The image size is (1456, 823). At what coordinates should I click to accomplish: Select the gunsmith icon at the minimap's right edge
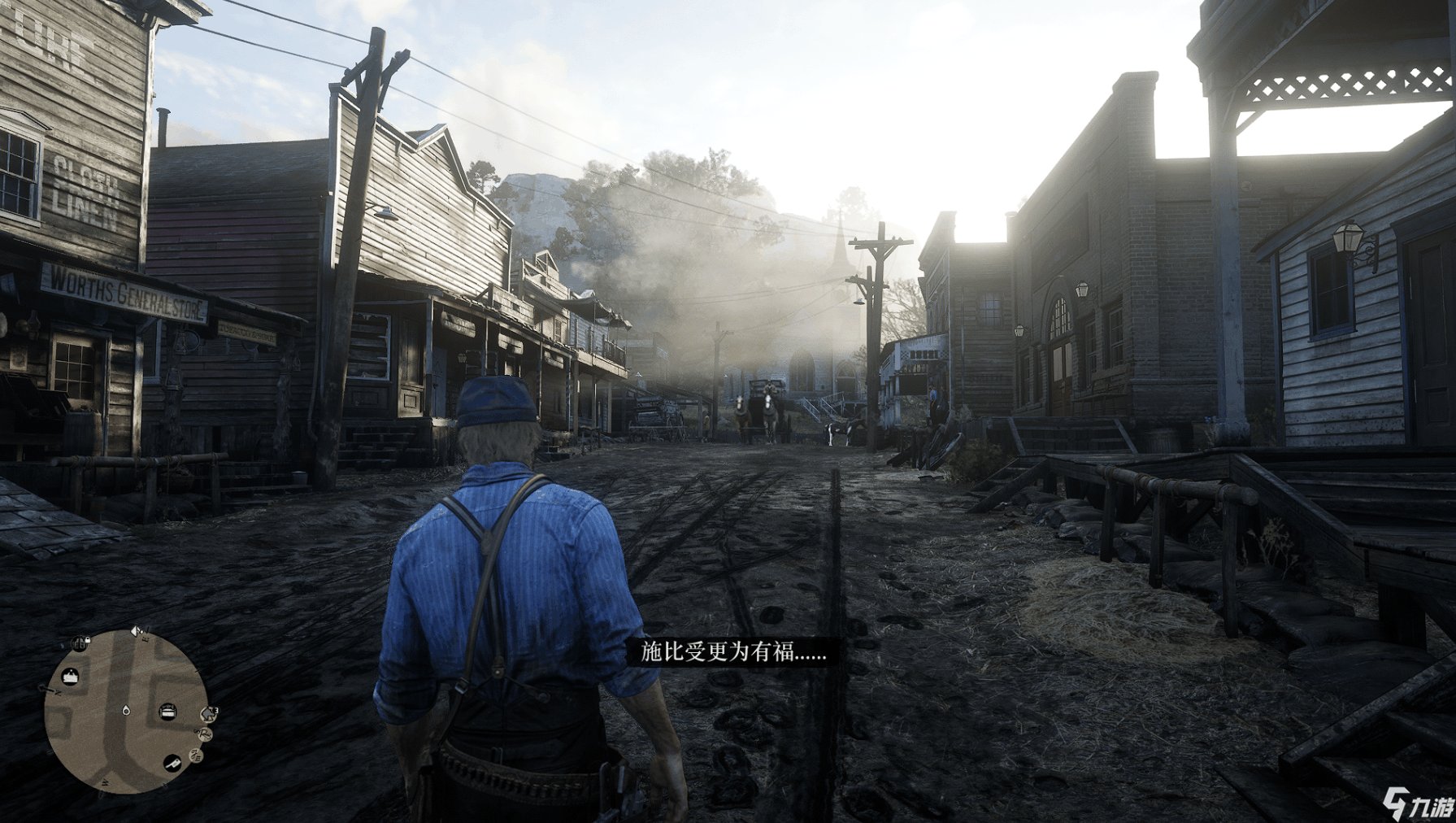(x=209, y=713)
